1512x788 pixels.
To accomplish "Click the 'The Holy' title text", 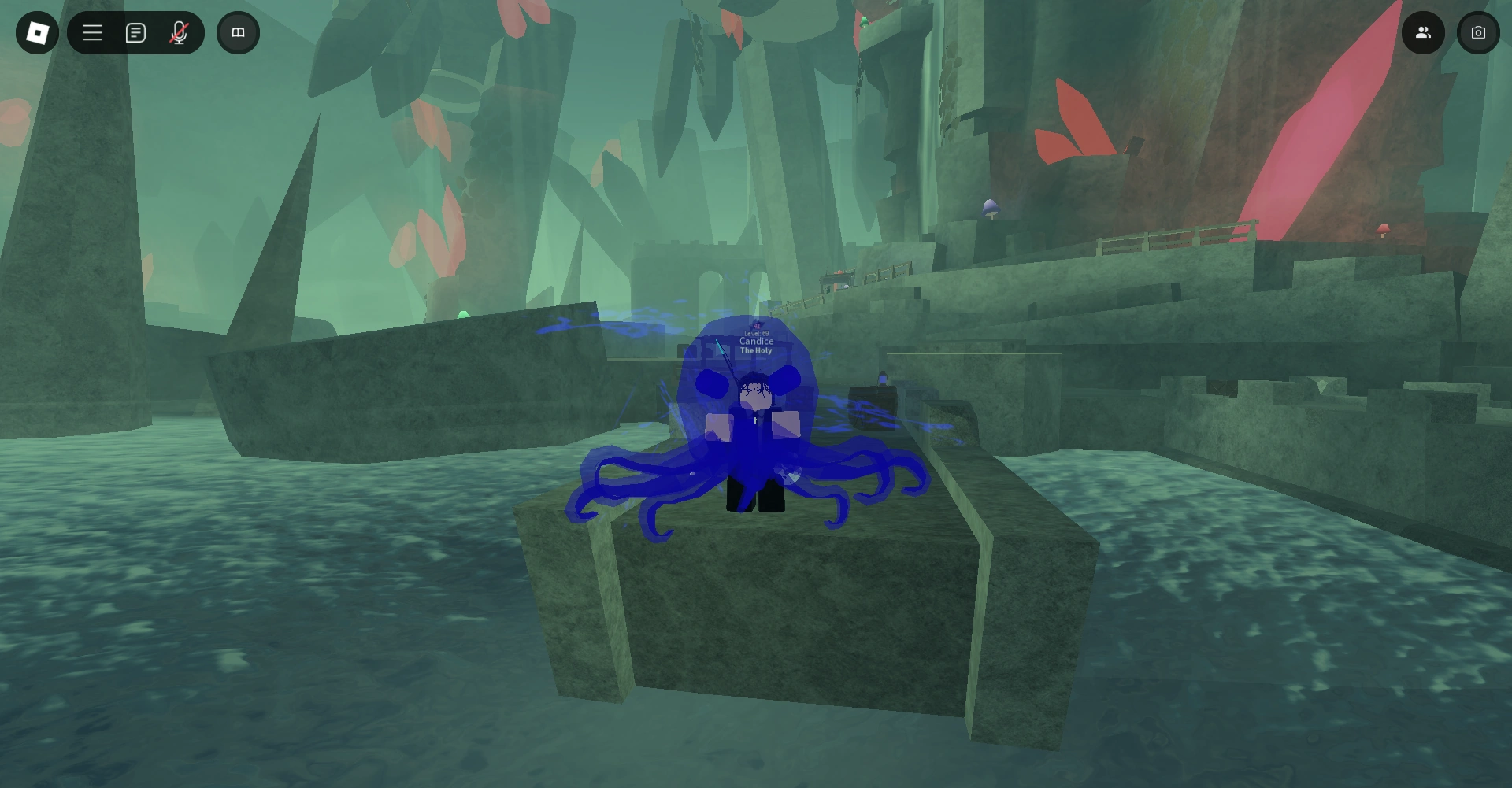I will [756, 350].
